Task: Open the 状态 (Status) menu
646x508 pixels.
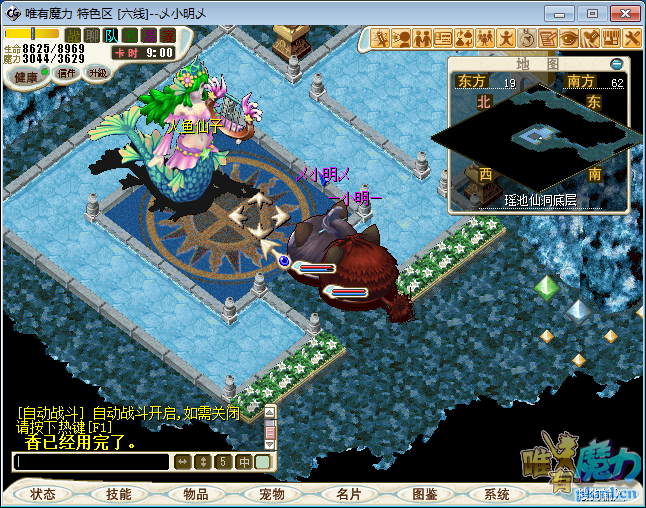Action: pyautogui.click(x=43, y=494)
